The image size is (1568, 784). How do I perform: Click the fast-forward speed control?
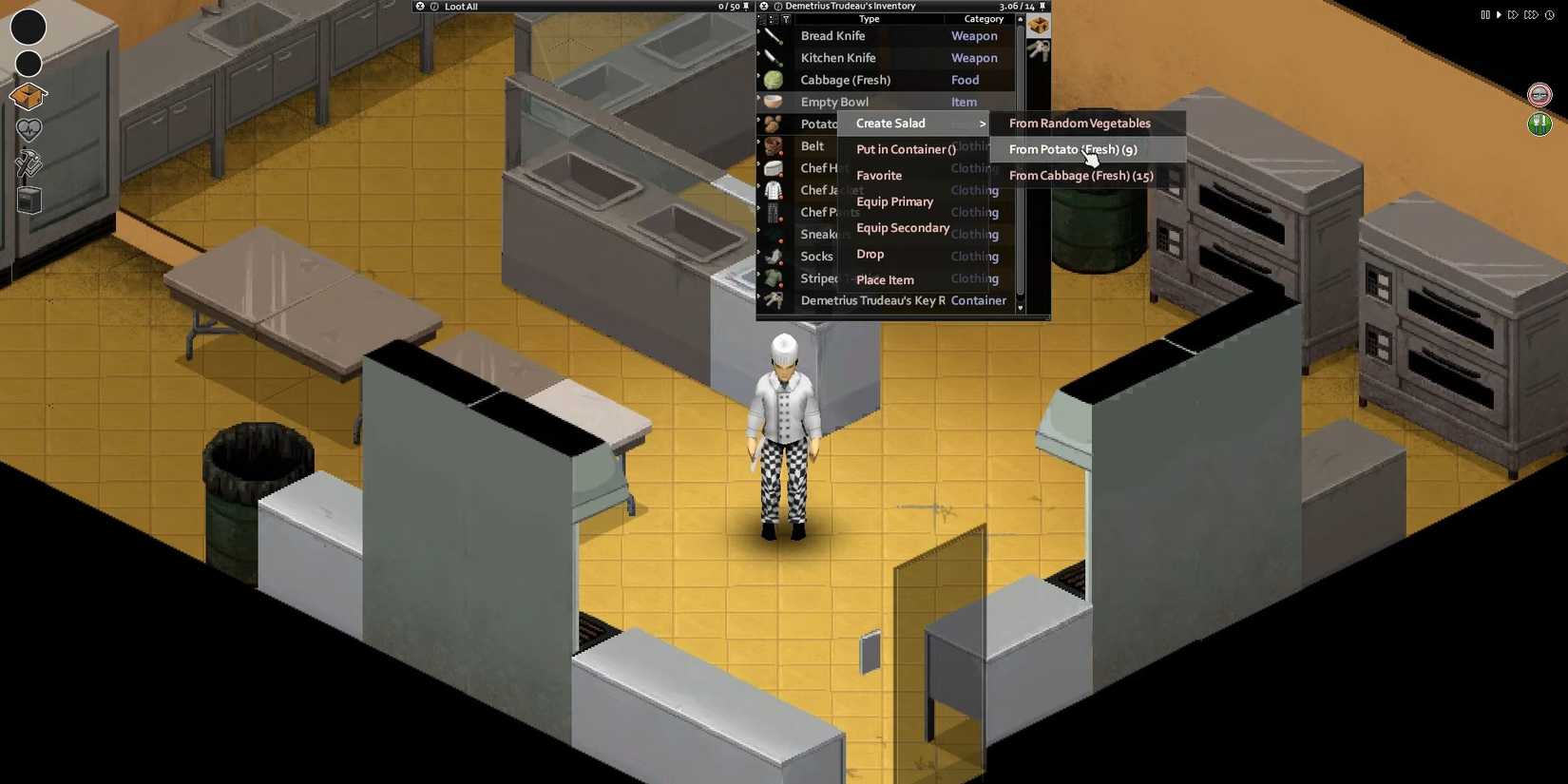[x=1513, y=14]
